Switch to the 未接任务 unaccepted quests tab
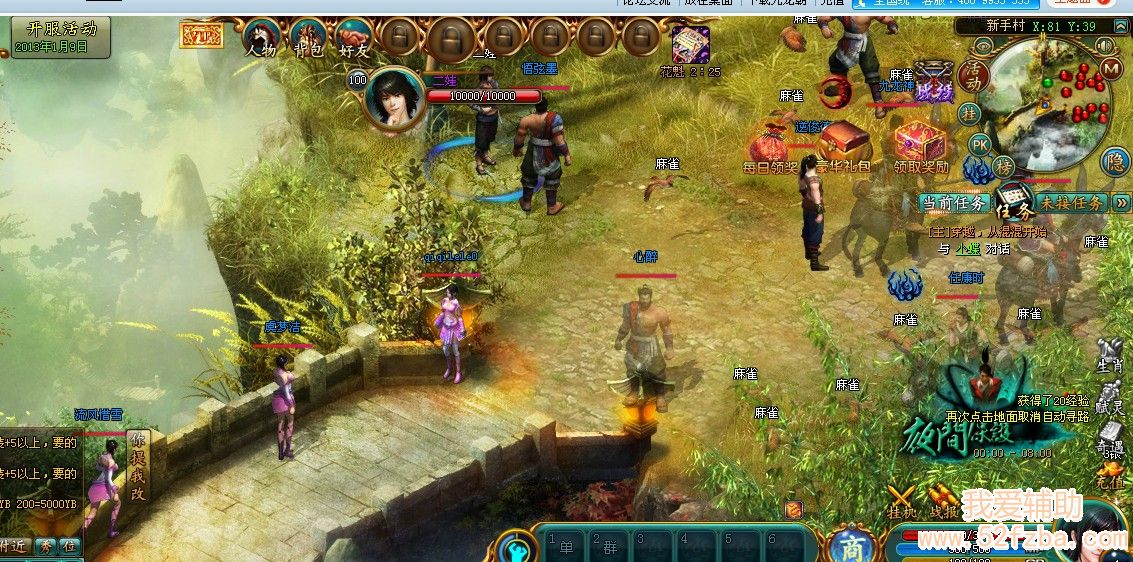Image resolution: width=1133 pixels, height=562 pixels. pos(1071,203)
